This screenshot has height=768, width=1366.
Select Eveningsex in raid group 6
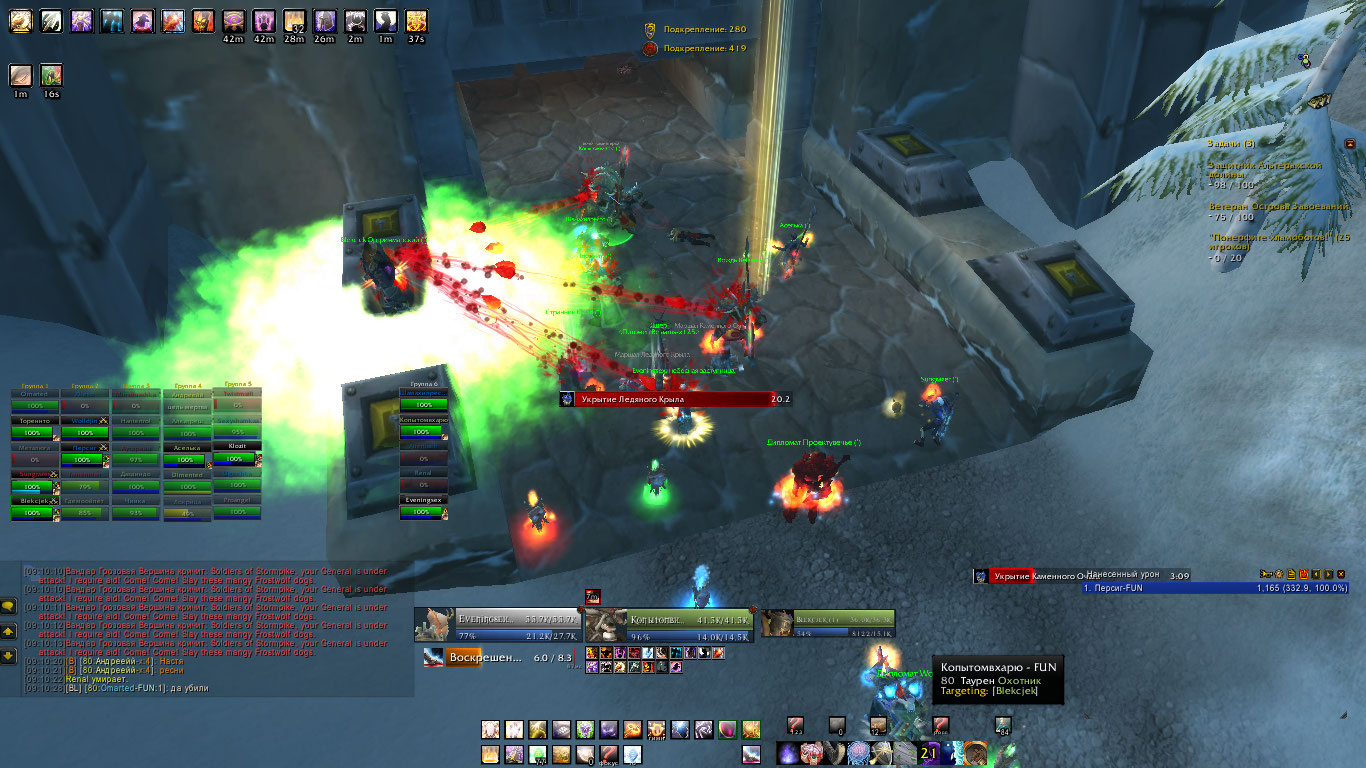(x=421, y=512)
